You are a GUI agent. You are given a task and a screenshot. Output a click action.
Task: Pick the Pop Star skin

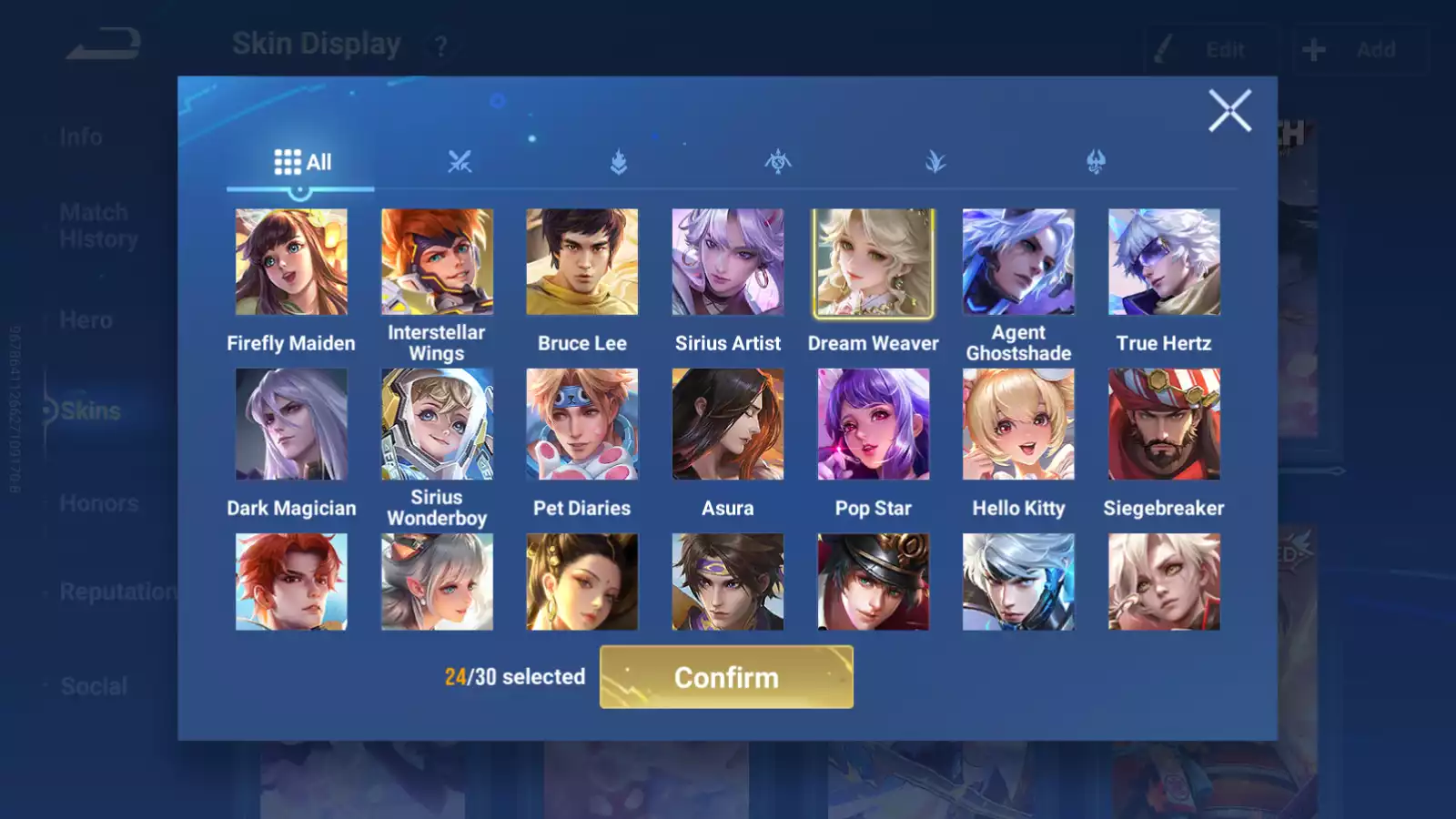click(874, 424)
